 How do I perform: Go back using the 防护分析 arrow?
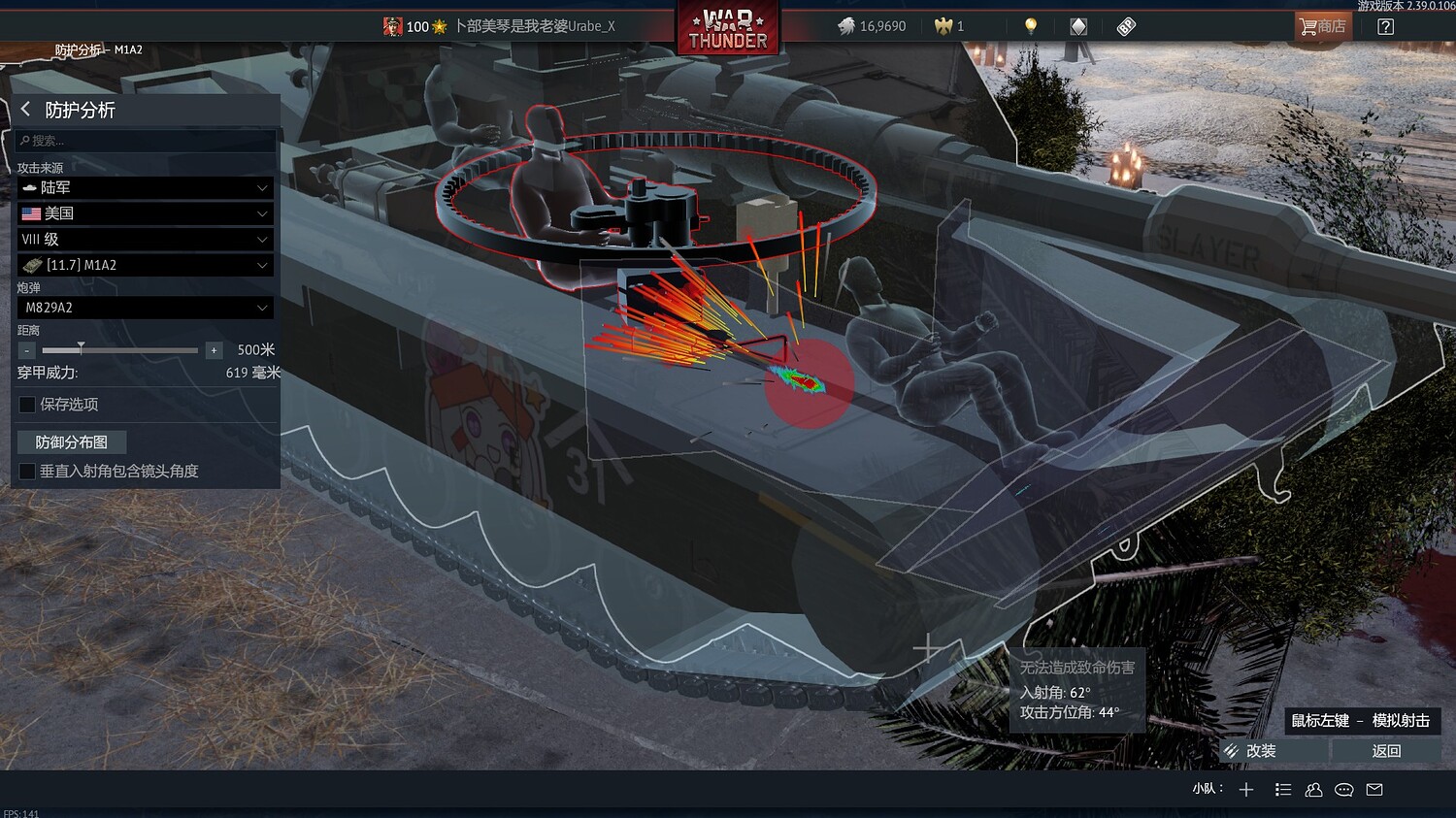(x=24, y=110)
